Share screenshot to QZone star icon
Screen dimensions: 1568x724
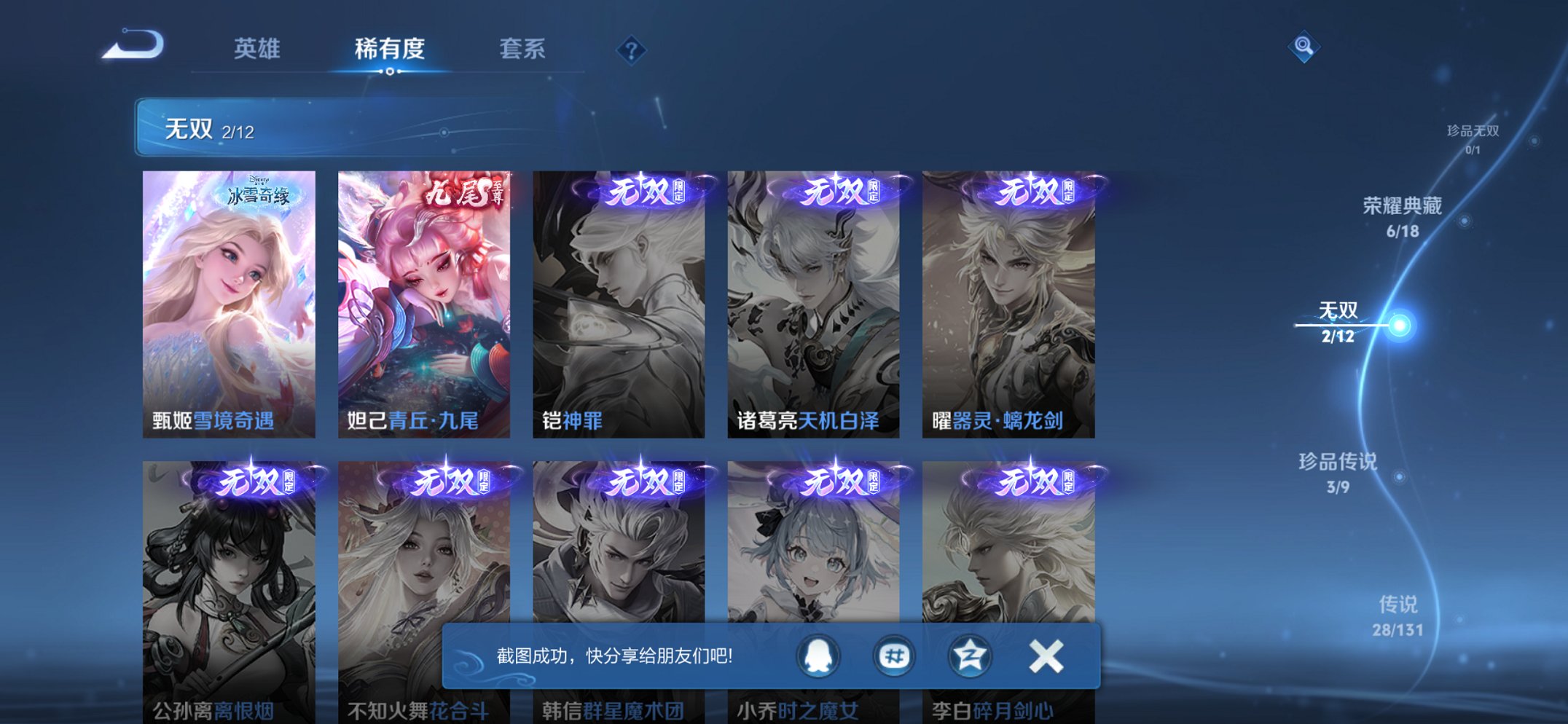969,655
